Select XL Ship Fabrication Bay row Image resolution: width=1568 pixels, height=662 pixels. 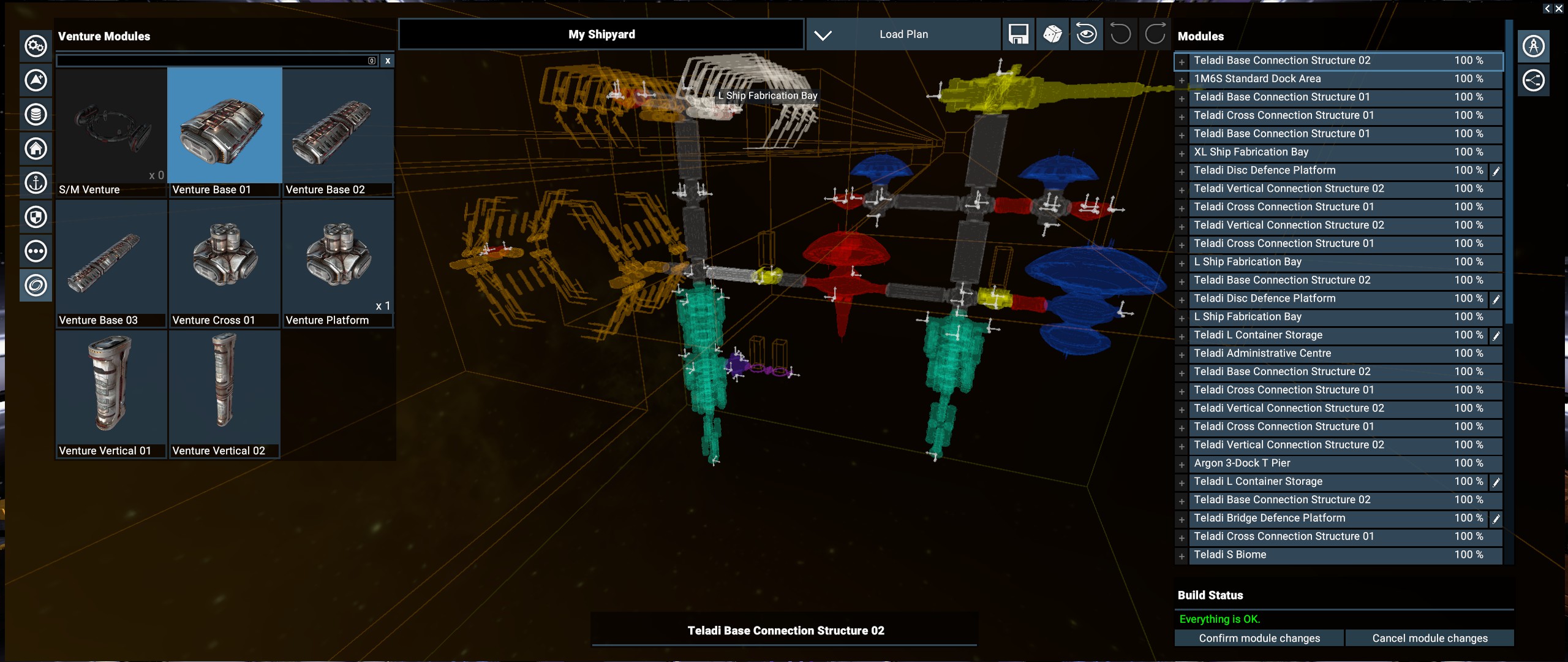tap(1317, 152)
